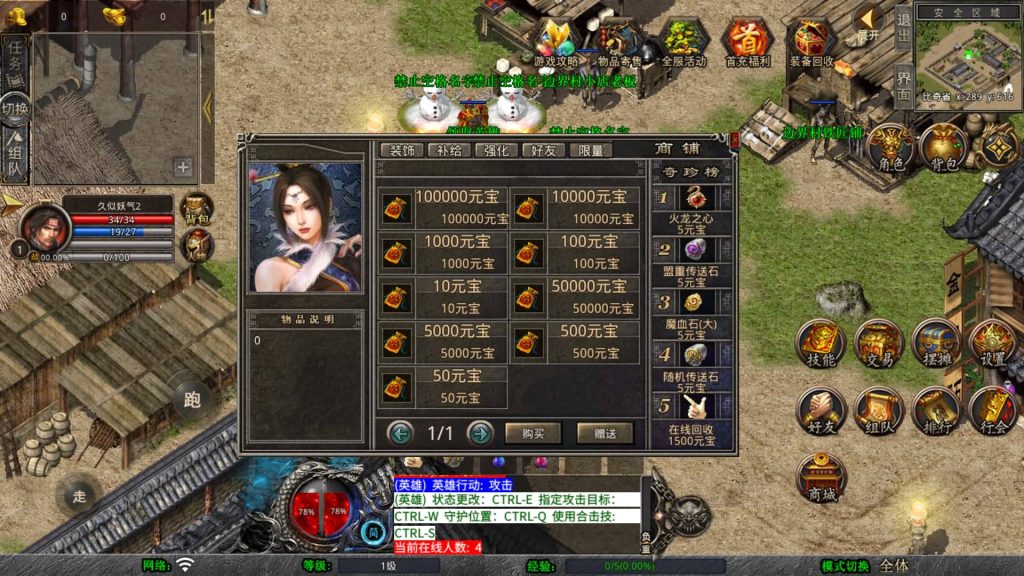
Task: Open the 补给 shop tab
Action: coord(449,150)
